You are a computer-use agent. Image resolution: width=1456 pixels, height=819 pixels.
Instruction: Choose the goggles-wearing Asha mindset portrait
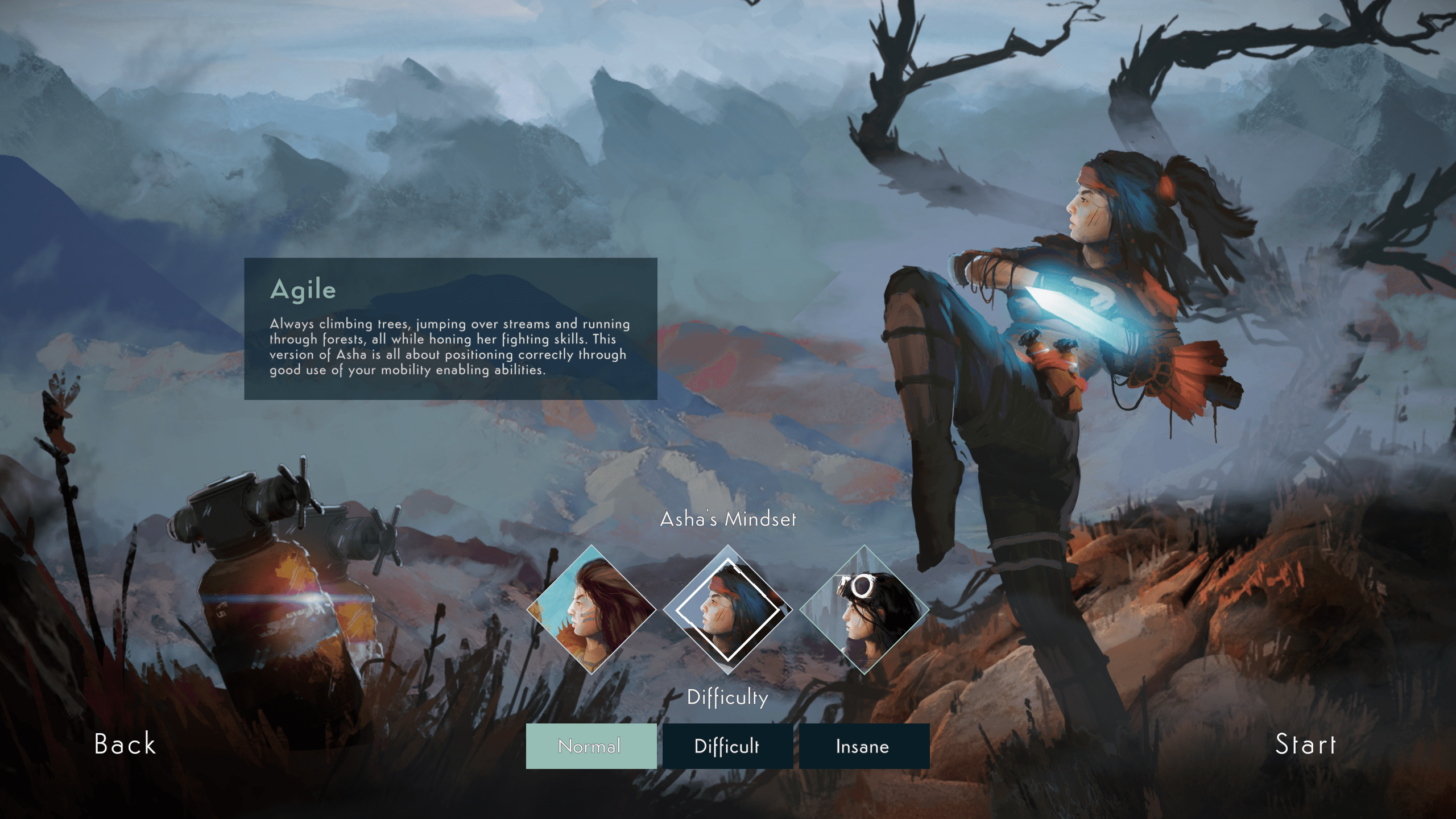point(864,610)
